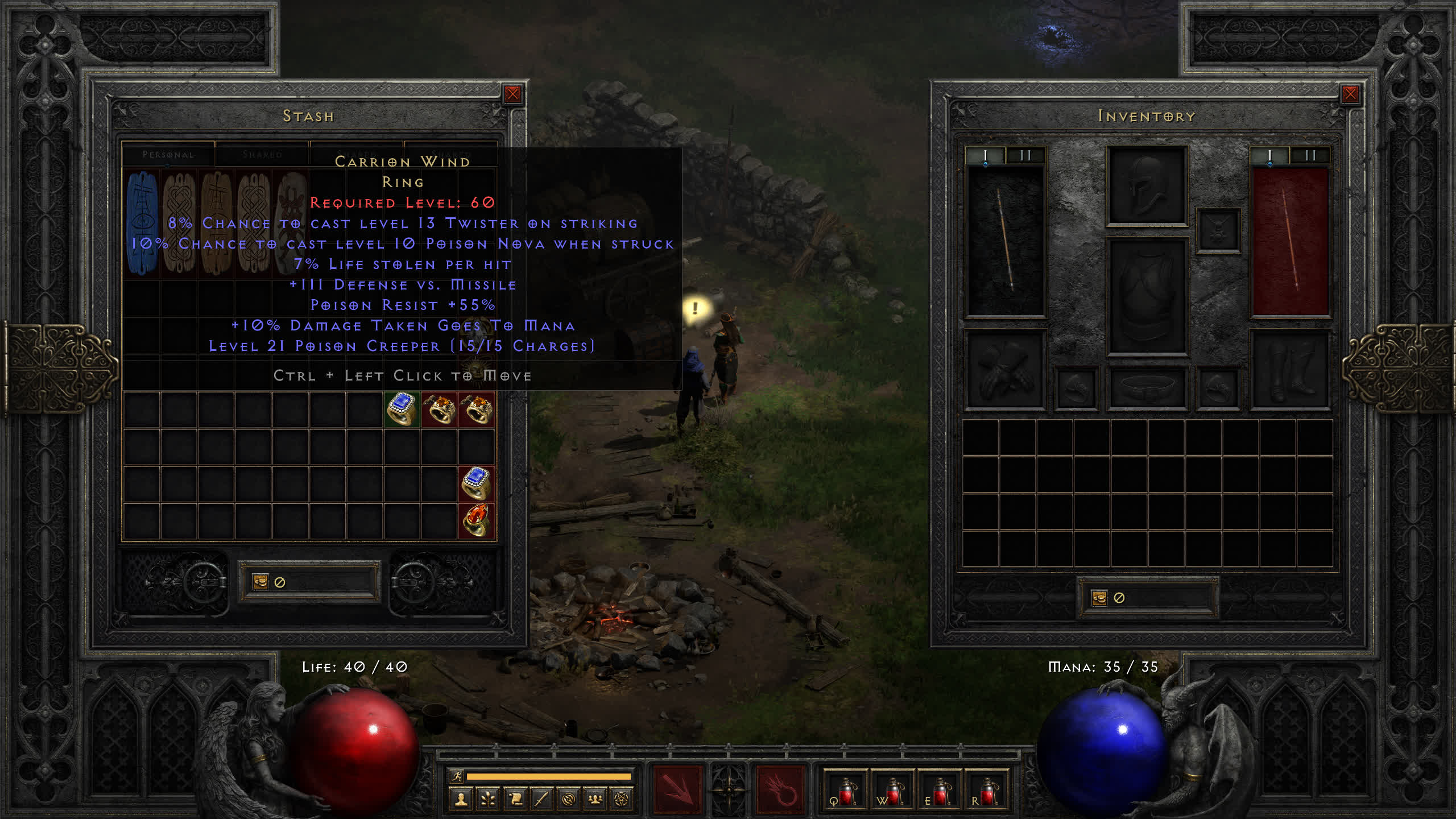Screen dimensions: 1456x819
Task: Close the Stash panel
Action: pos(512,94)
